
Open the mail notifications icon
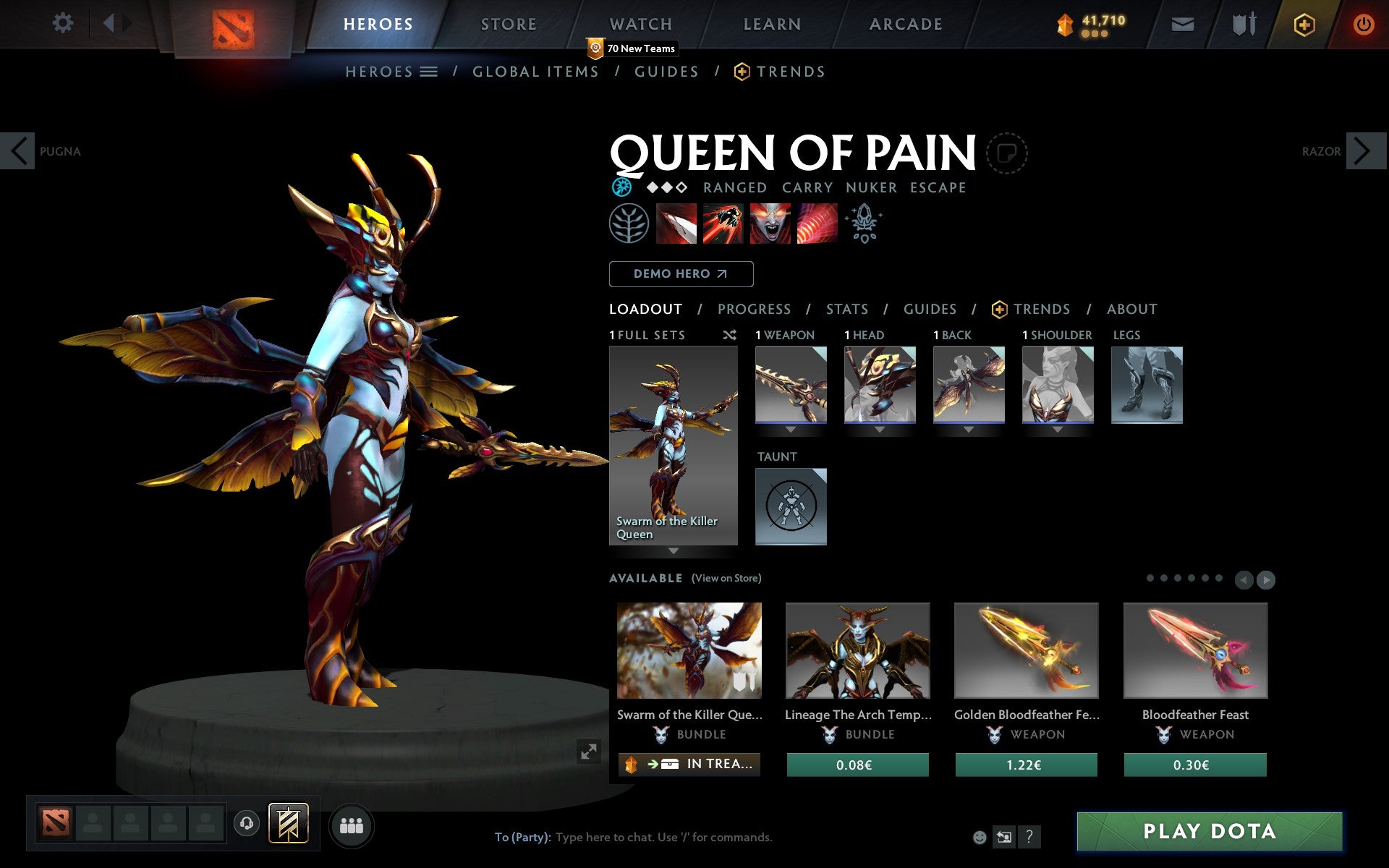click(x=1182, y=23)
